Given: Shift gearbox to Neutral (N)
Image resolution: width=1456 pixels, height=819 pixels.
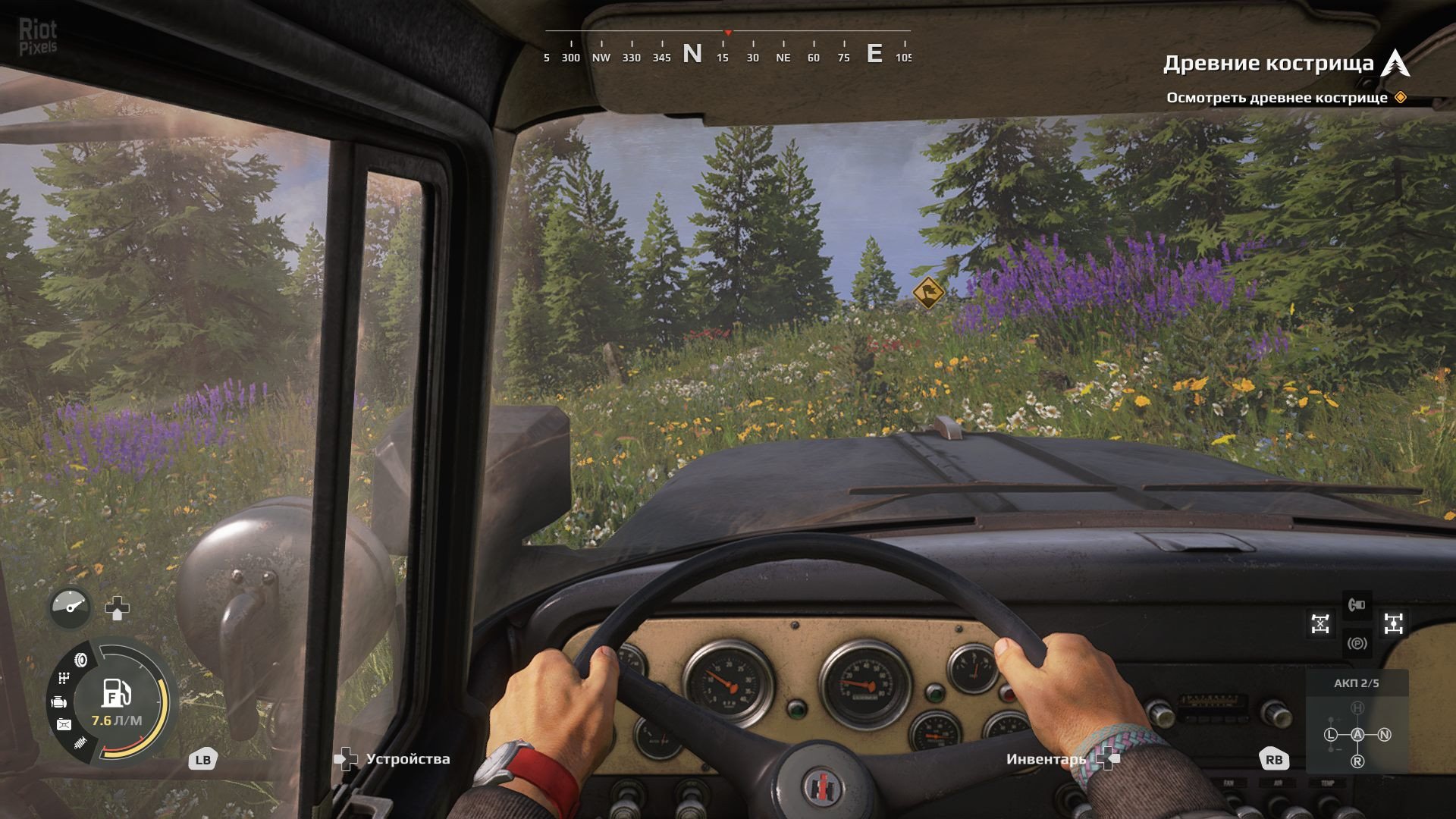Looking at the screenshot, I should coord(1384,734).
